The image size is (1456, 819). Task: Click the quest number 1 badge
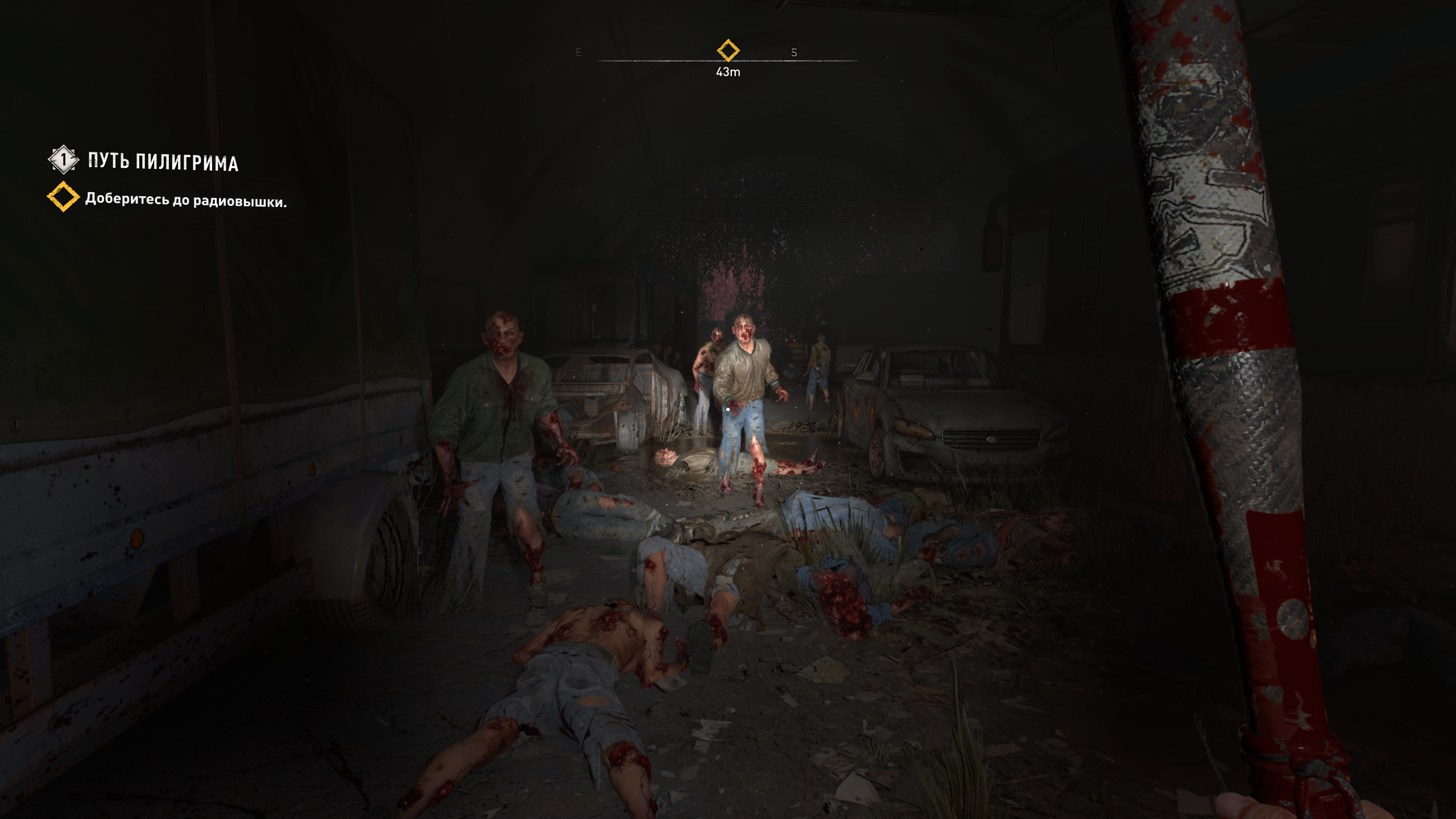pos(63,160)
